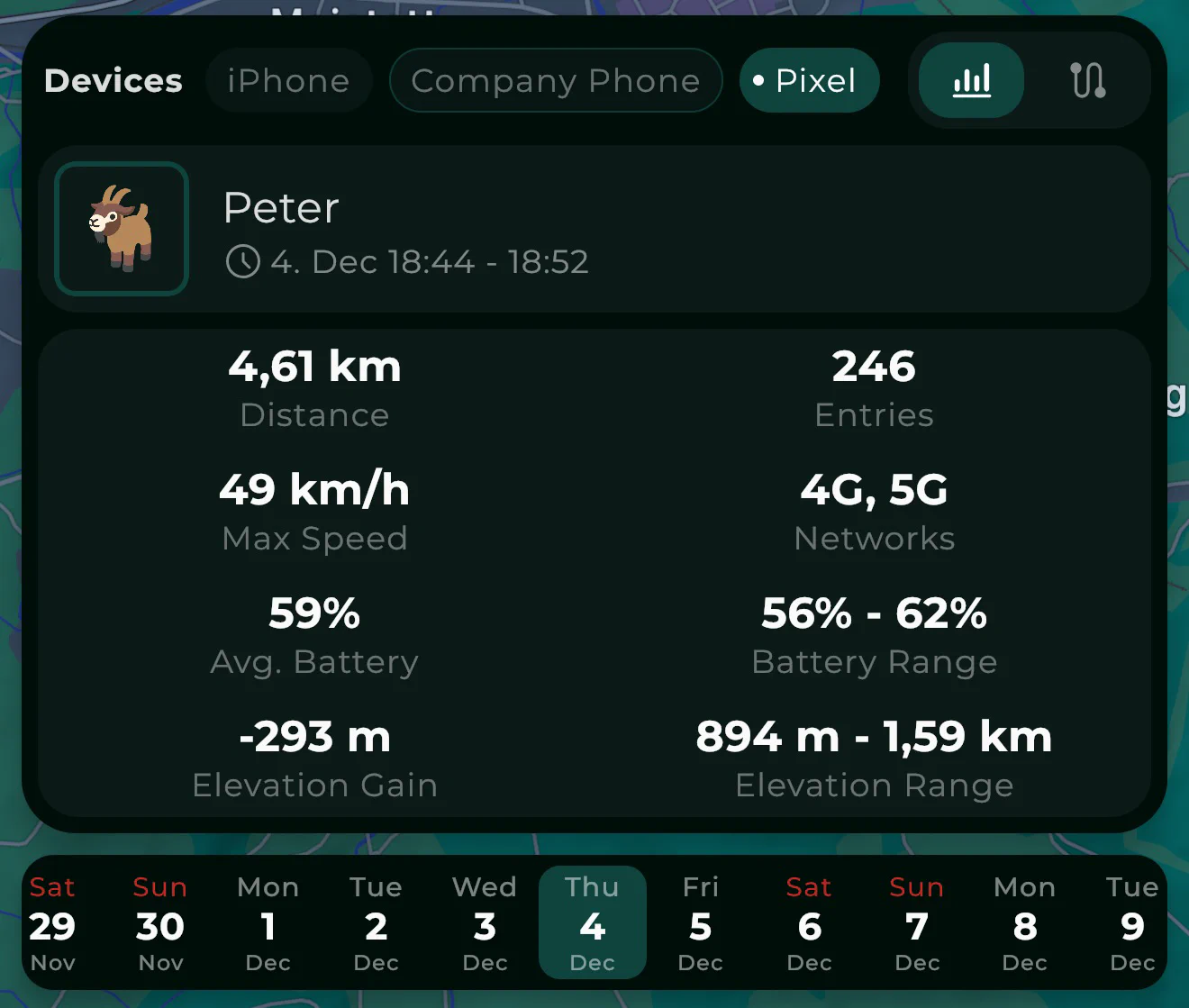Click the 4G, 5G Networks value
The image size is (1189, 1008).
[874, 509]
